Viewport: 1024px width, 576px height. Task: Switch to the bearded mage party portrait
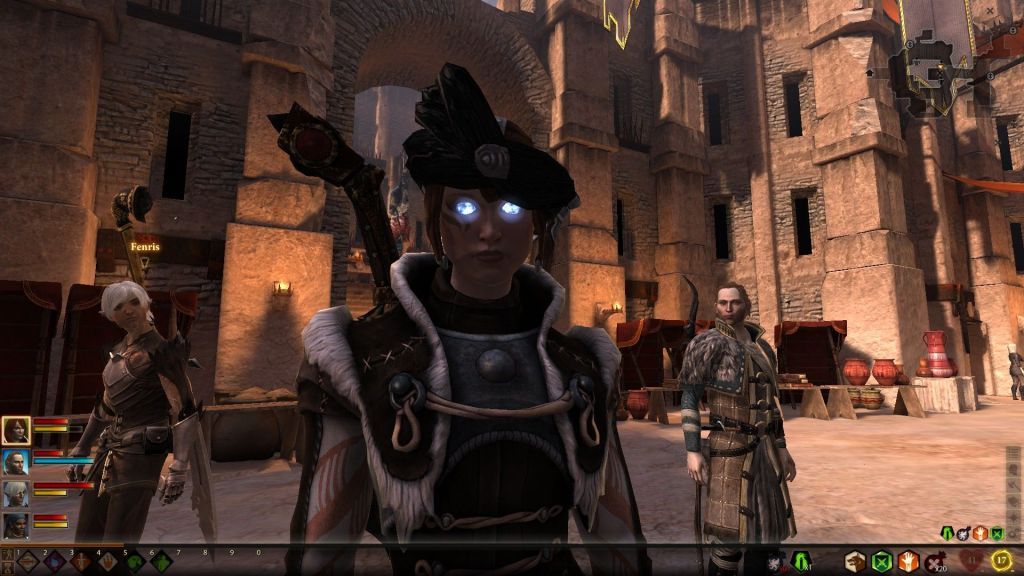click(16, 462)
